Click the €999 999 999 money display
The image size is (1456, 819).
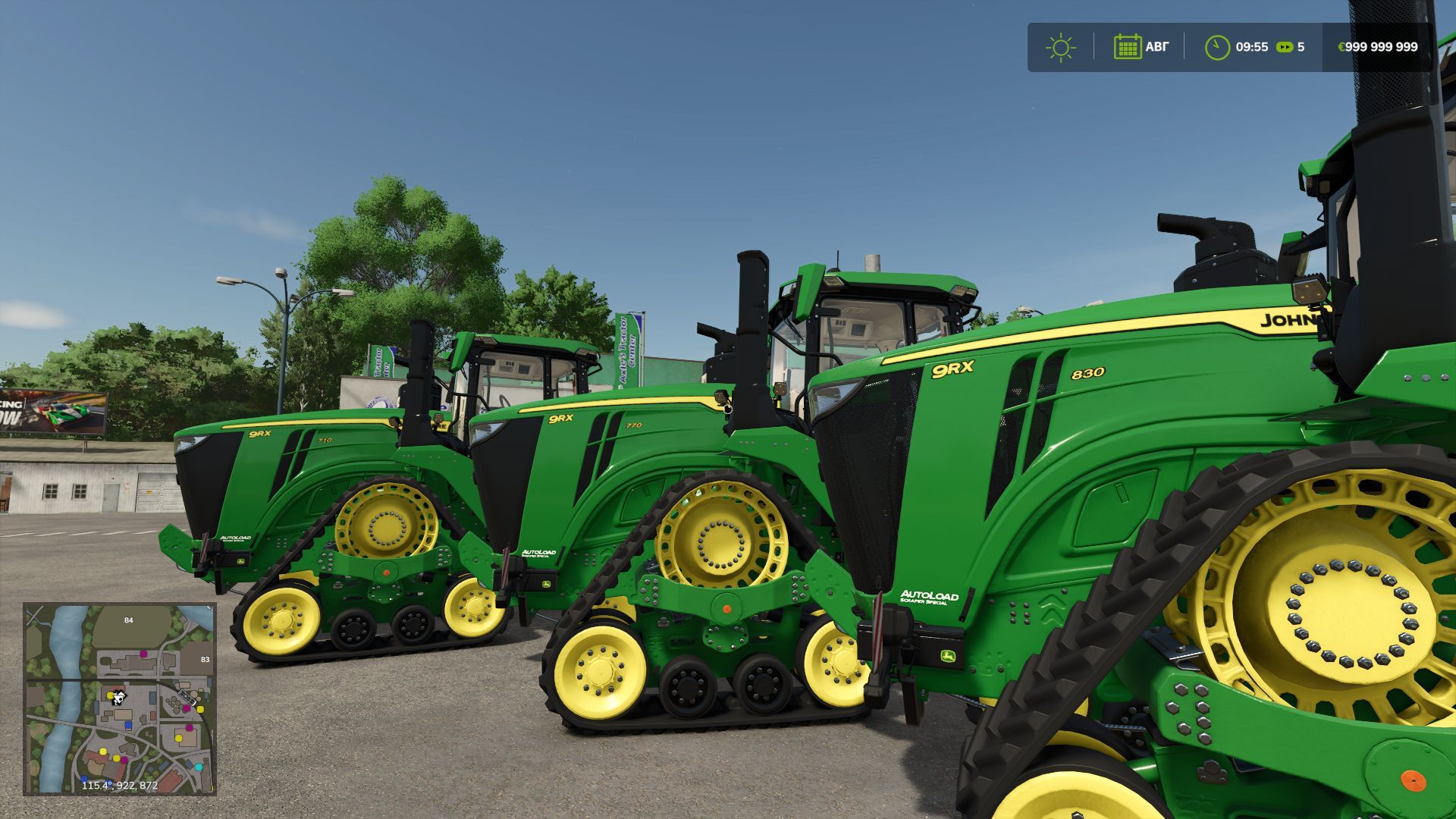1376,46
